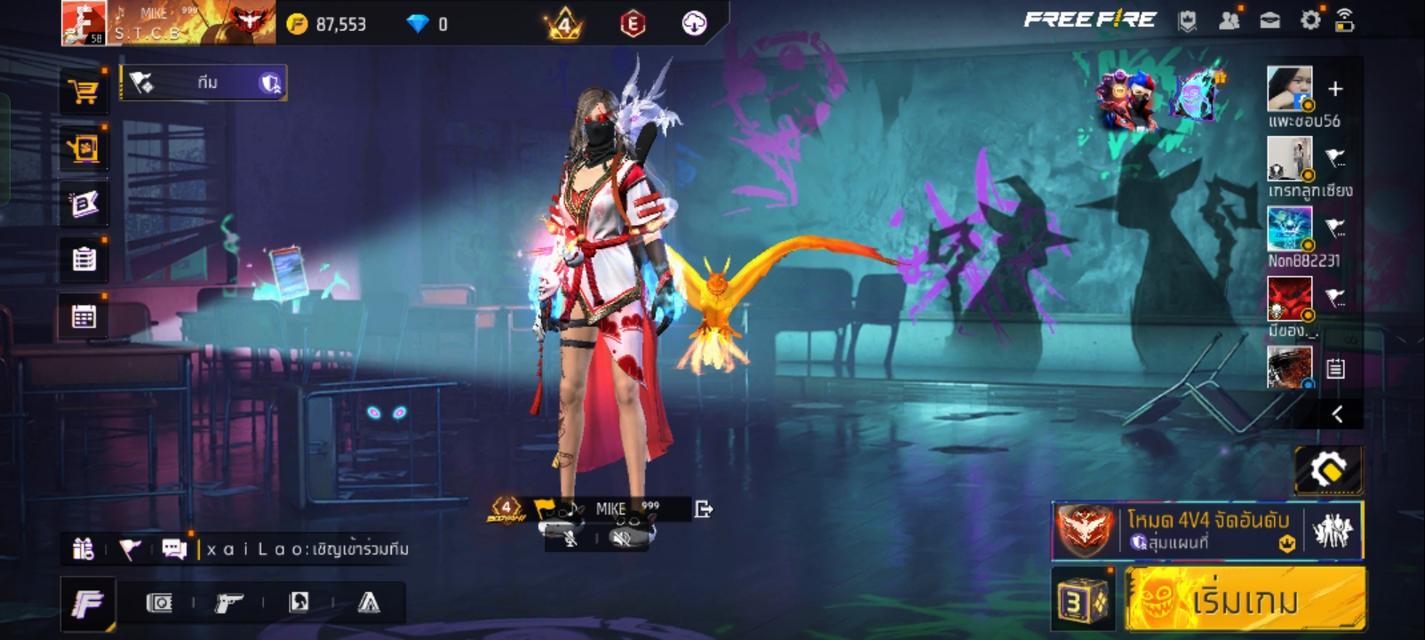1425x640 pixels.
Task: Toggle the muted microphone icon
Action: pos(571,538)
